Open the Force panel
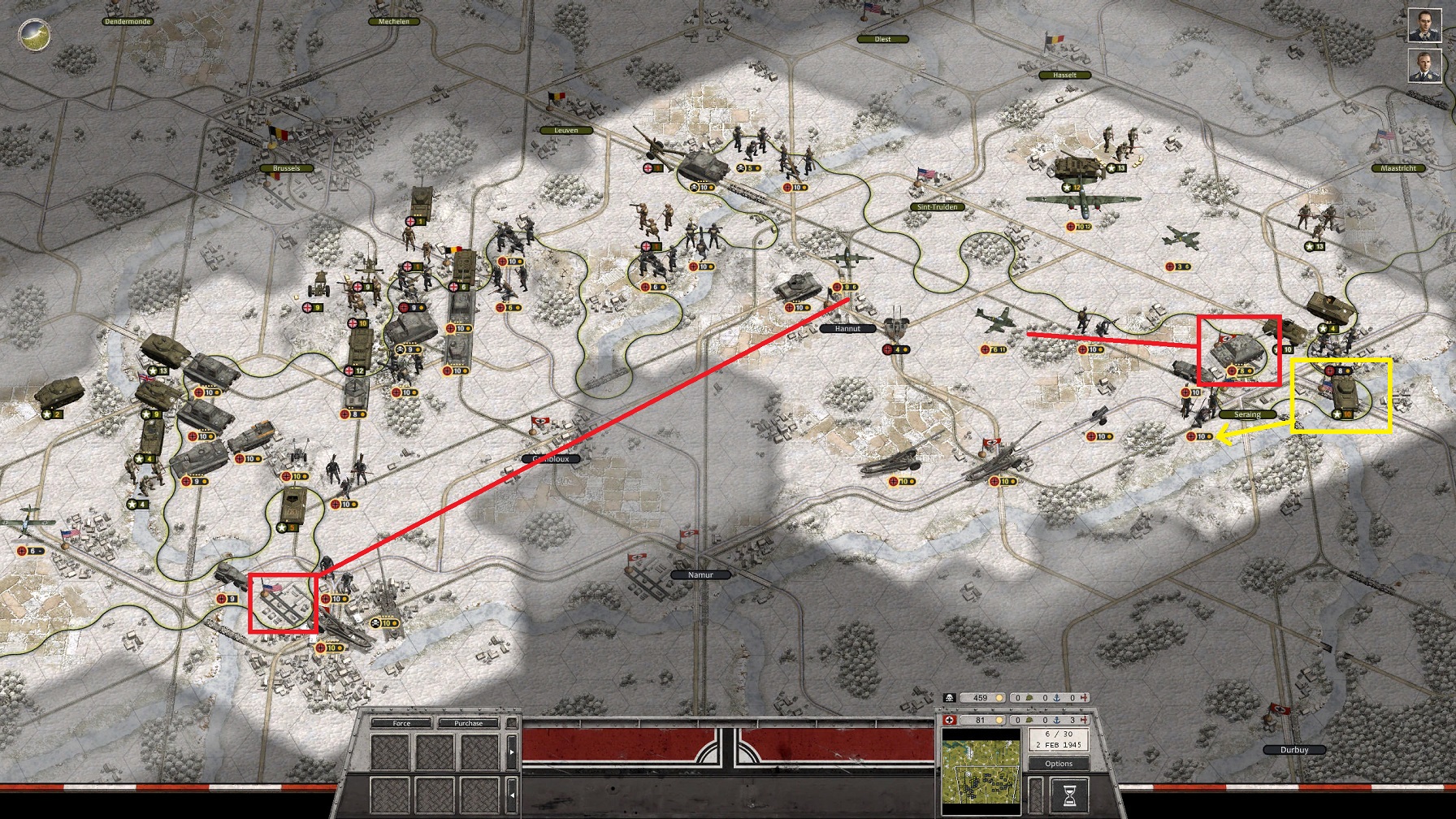This screenshot has width=1456, height=819. pyautogui.click(x=401, y=724)
